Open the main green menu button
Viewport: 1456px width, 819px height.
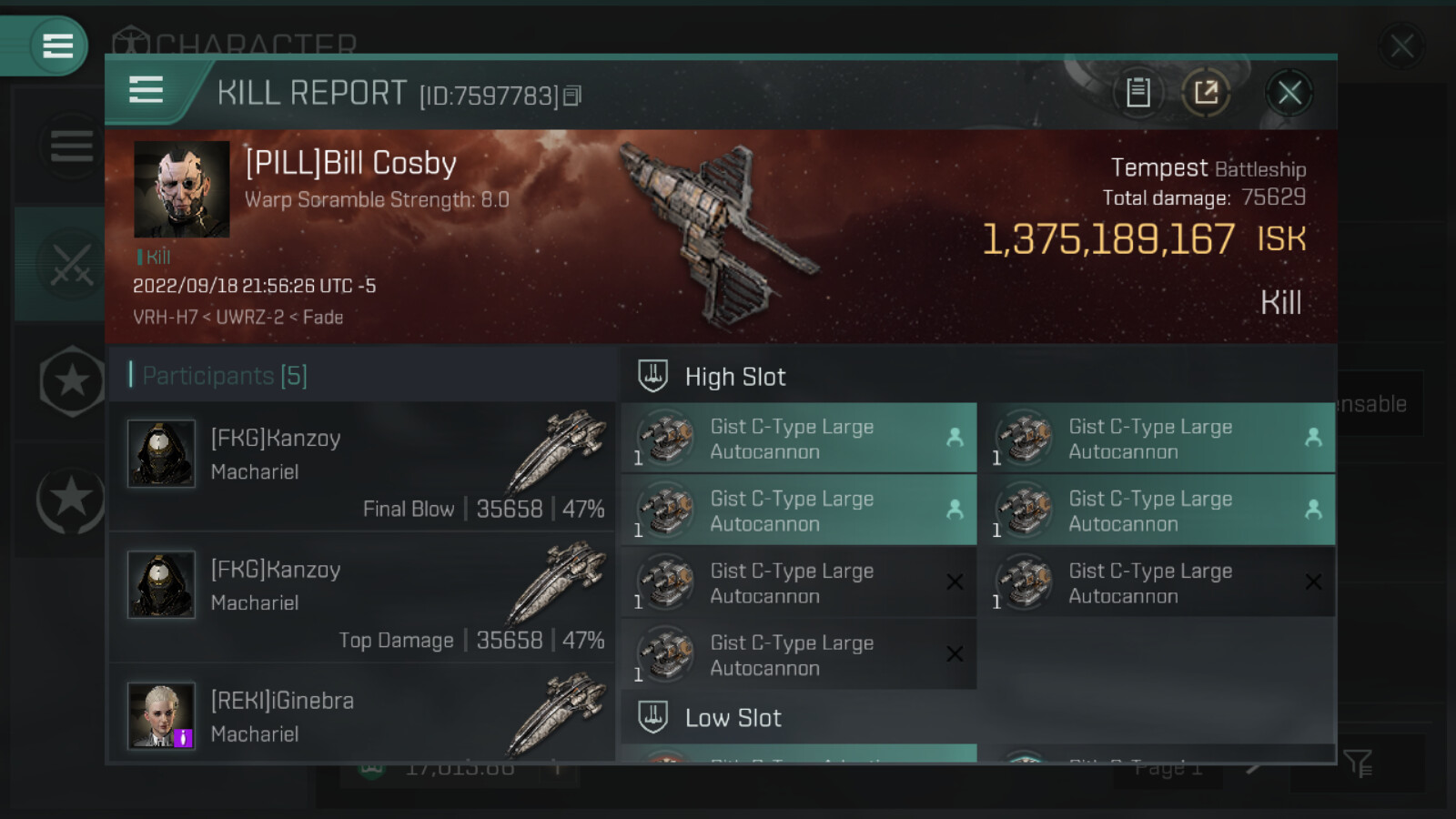point(56,45)
